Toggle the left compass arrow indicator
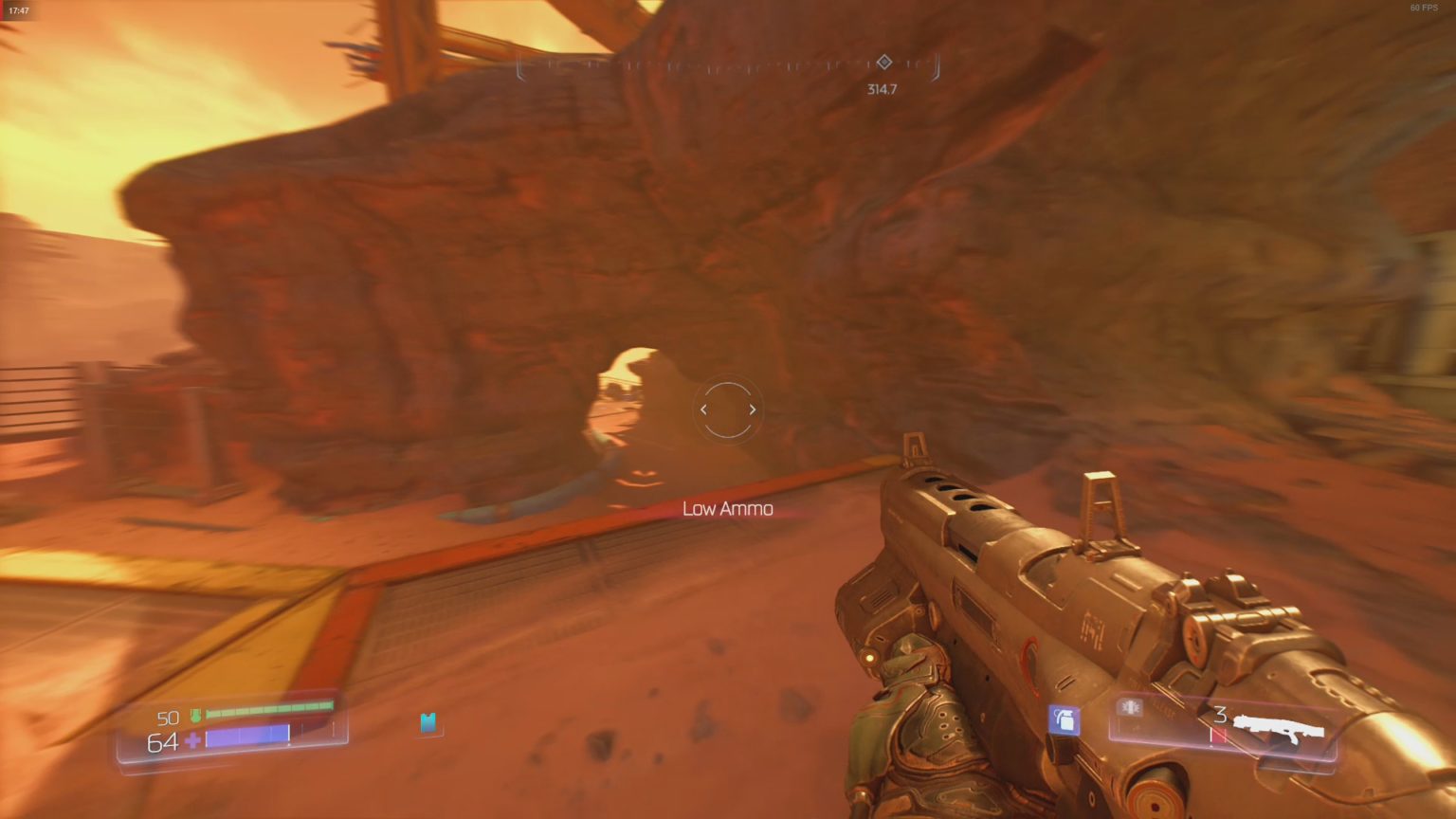The width and height of the screenshot is (1456, 819). 703,409
